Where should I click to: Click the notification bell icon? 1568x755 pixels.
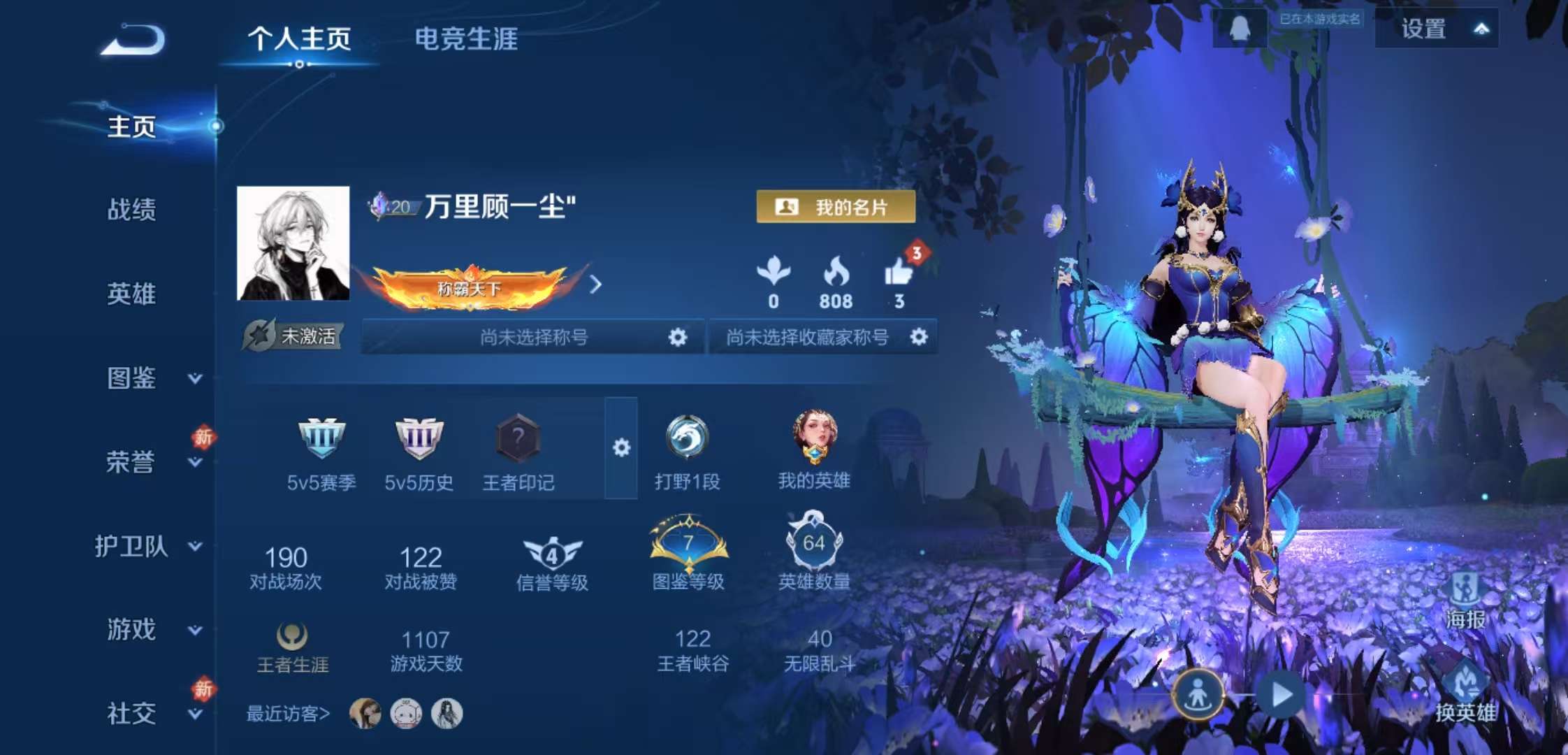[x=1238, y=26]
